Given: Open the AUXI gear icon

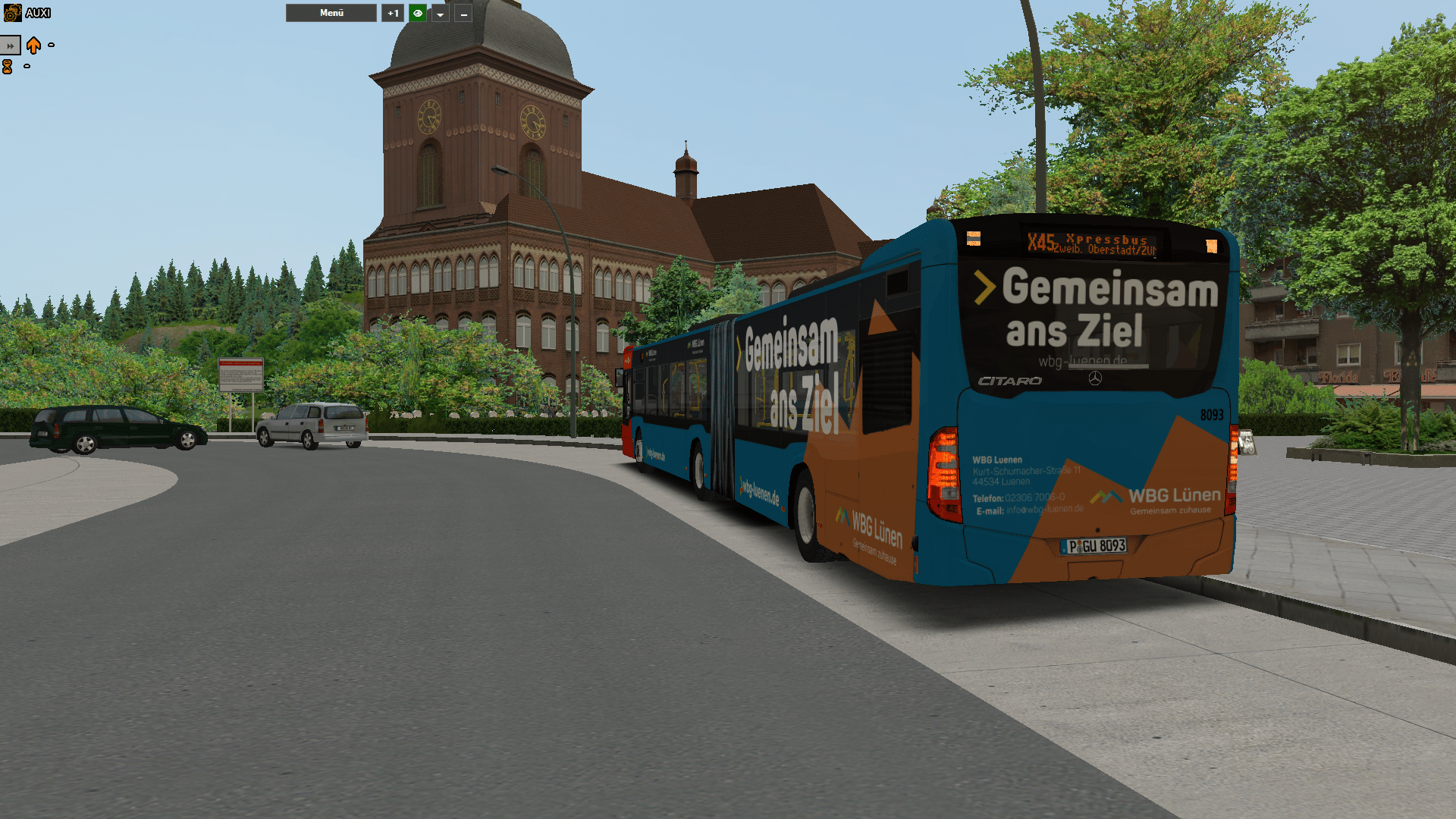Looking at the screenshot, I should coord(12,13).
